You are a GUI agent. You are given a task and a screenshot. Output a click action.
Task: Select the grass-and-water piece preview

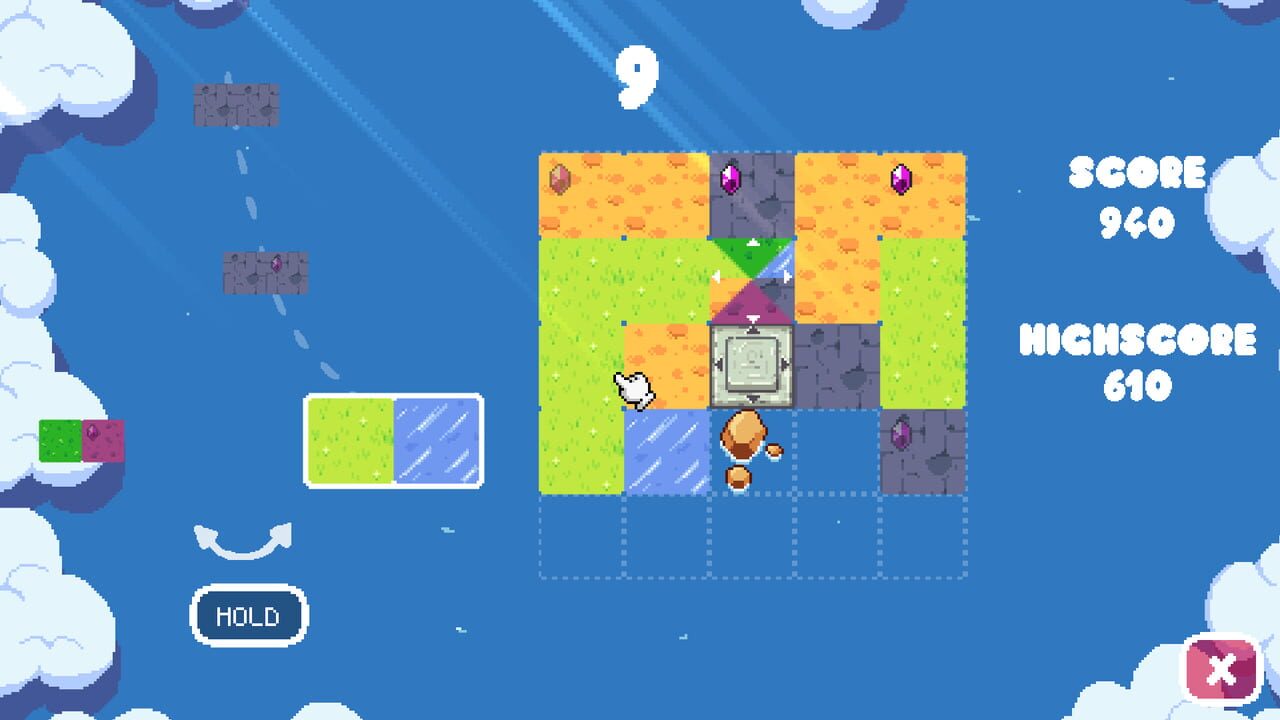[393, 443]
